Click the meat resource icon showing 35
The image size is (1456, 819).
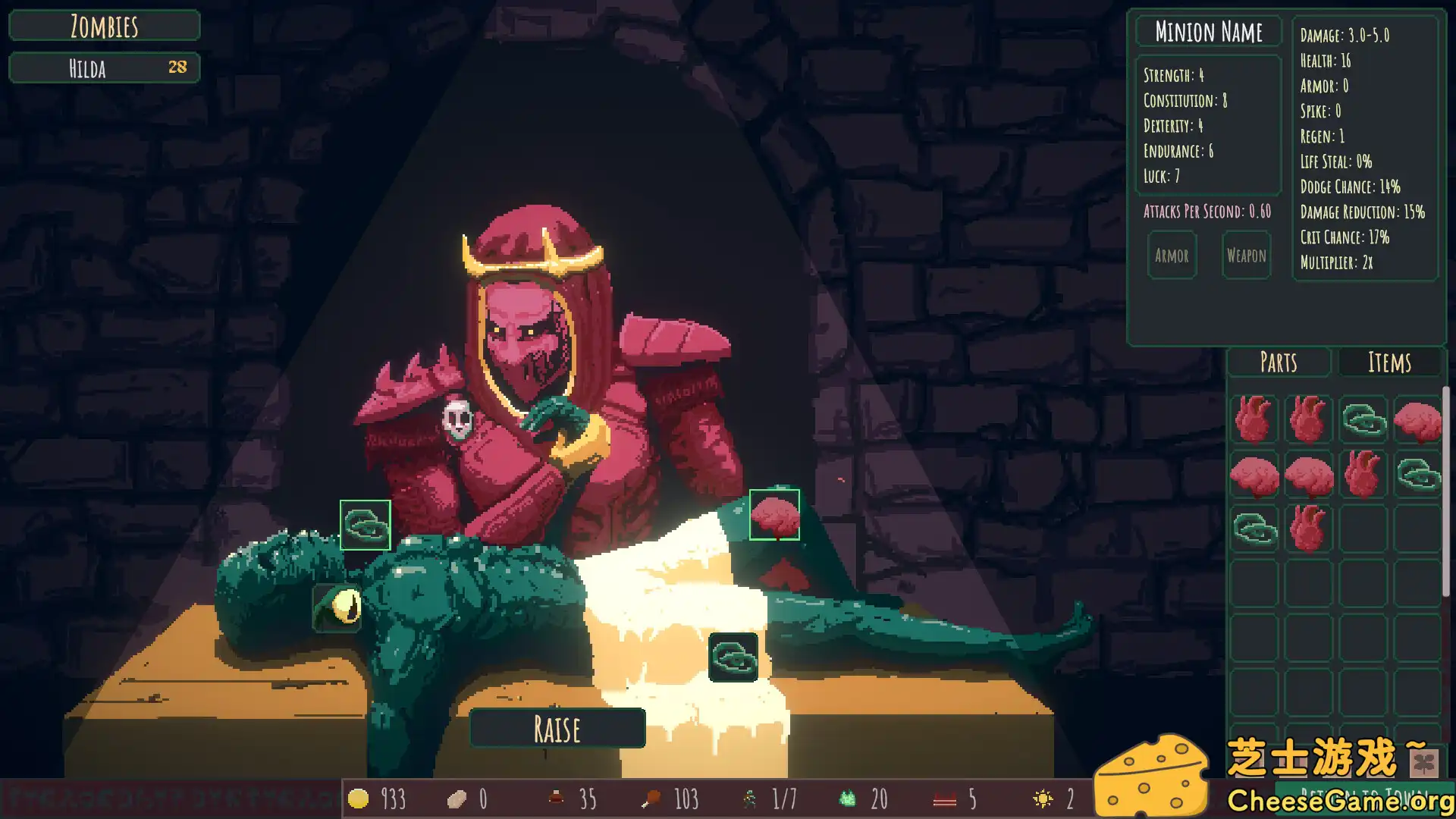(x=556, y=799)
